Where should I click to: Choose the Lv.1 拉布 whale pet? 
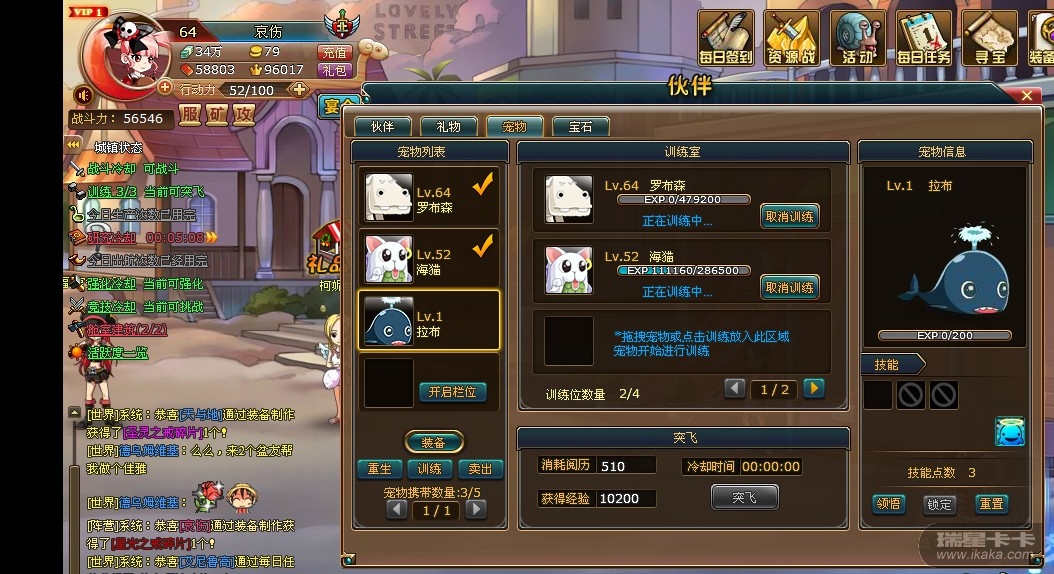coord(428,320)
